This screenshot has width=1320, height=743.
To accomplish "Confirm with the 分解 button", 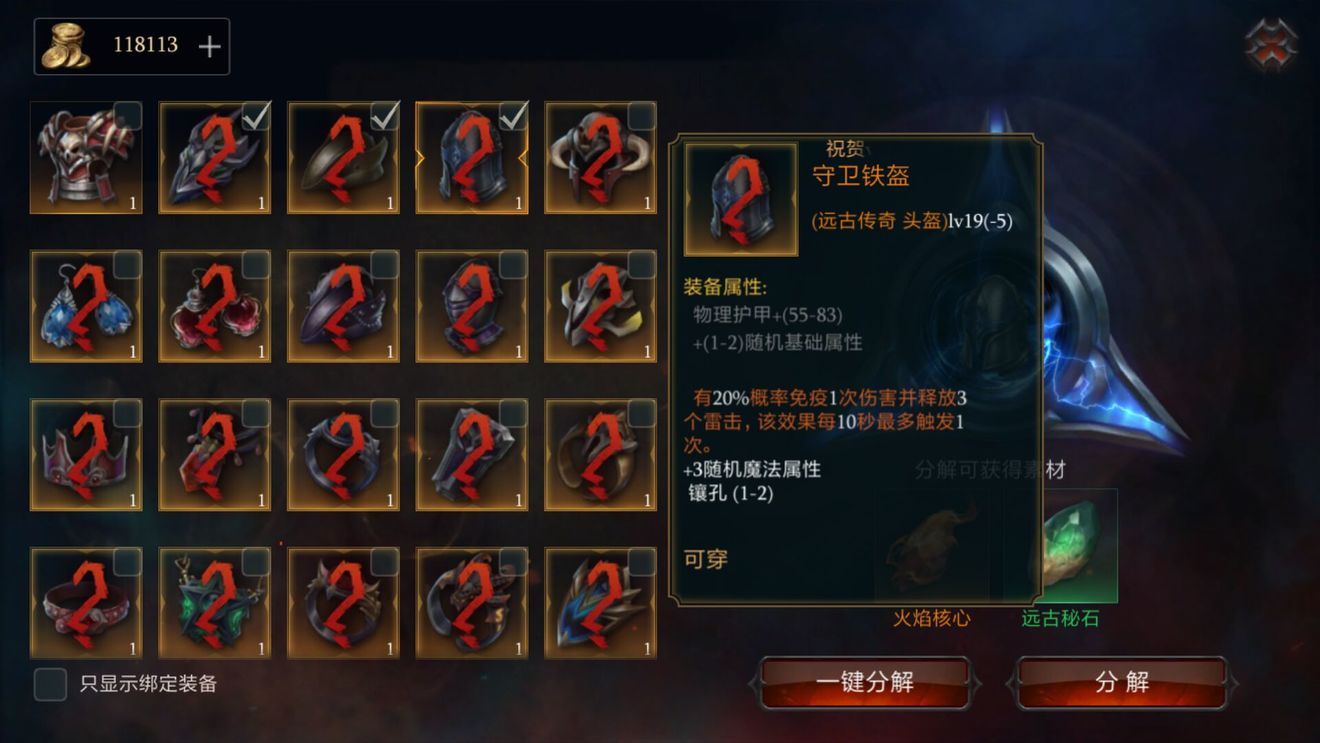I will pyautogui.click(x=1121, y=683).
